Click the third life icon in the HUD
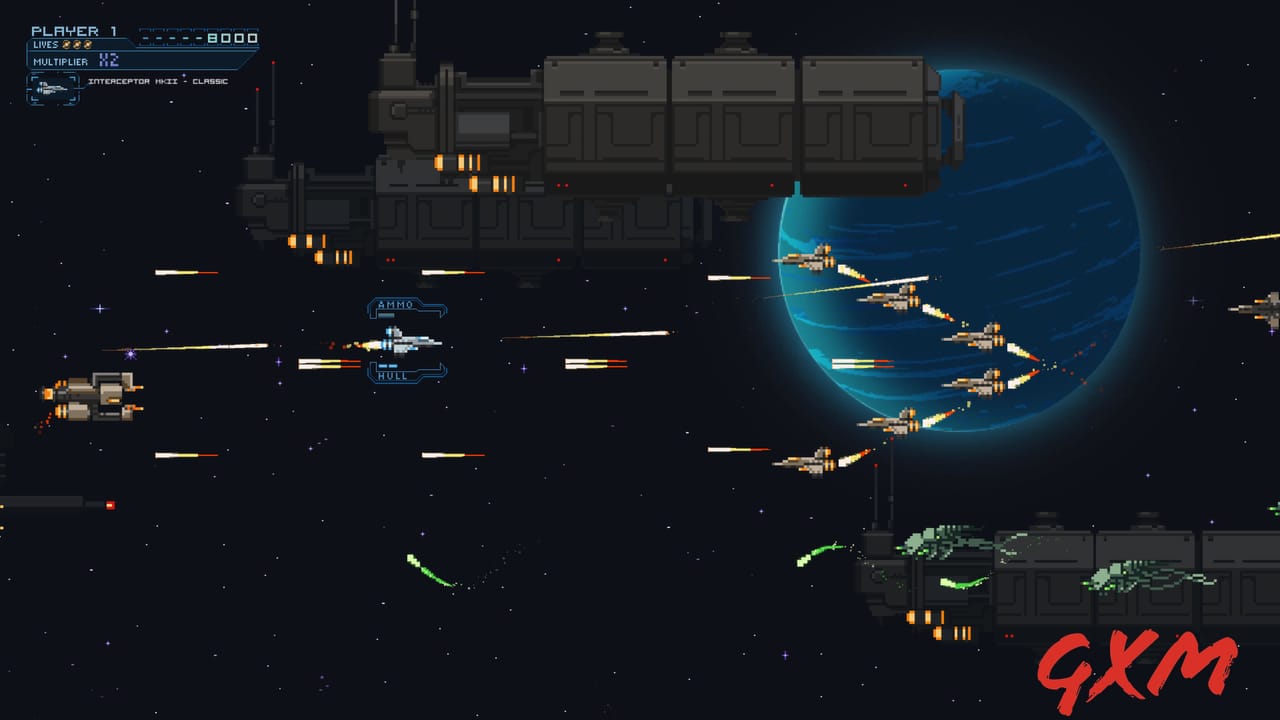The image size is (1280, 720). tap(88, 45)
